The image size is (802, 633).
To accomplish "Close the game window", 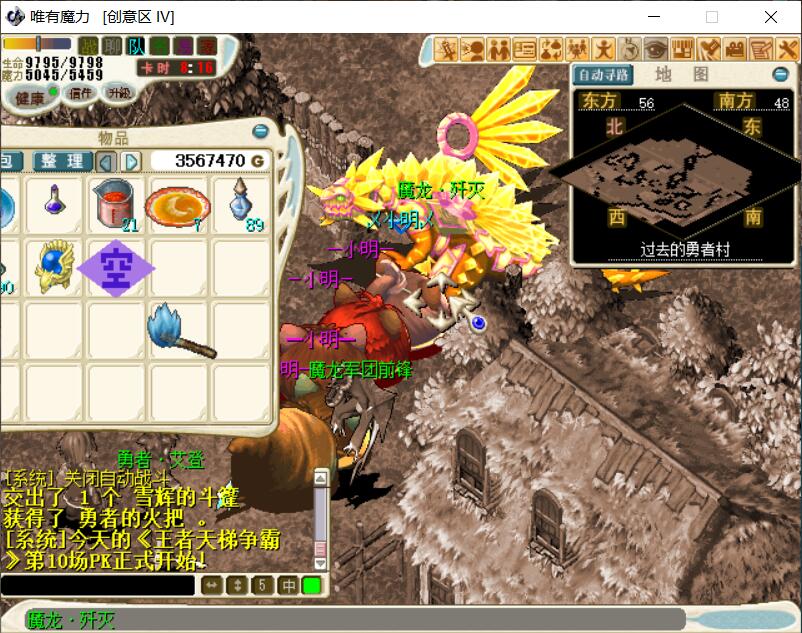I will pos(770,17).
